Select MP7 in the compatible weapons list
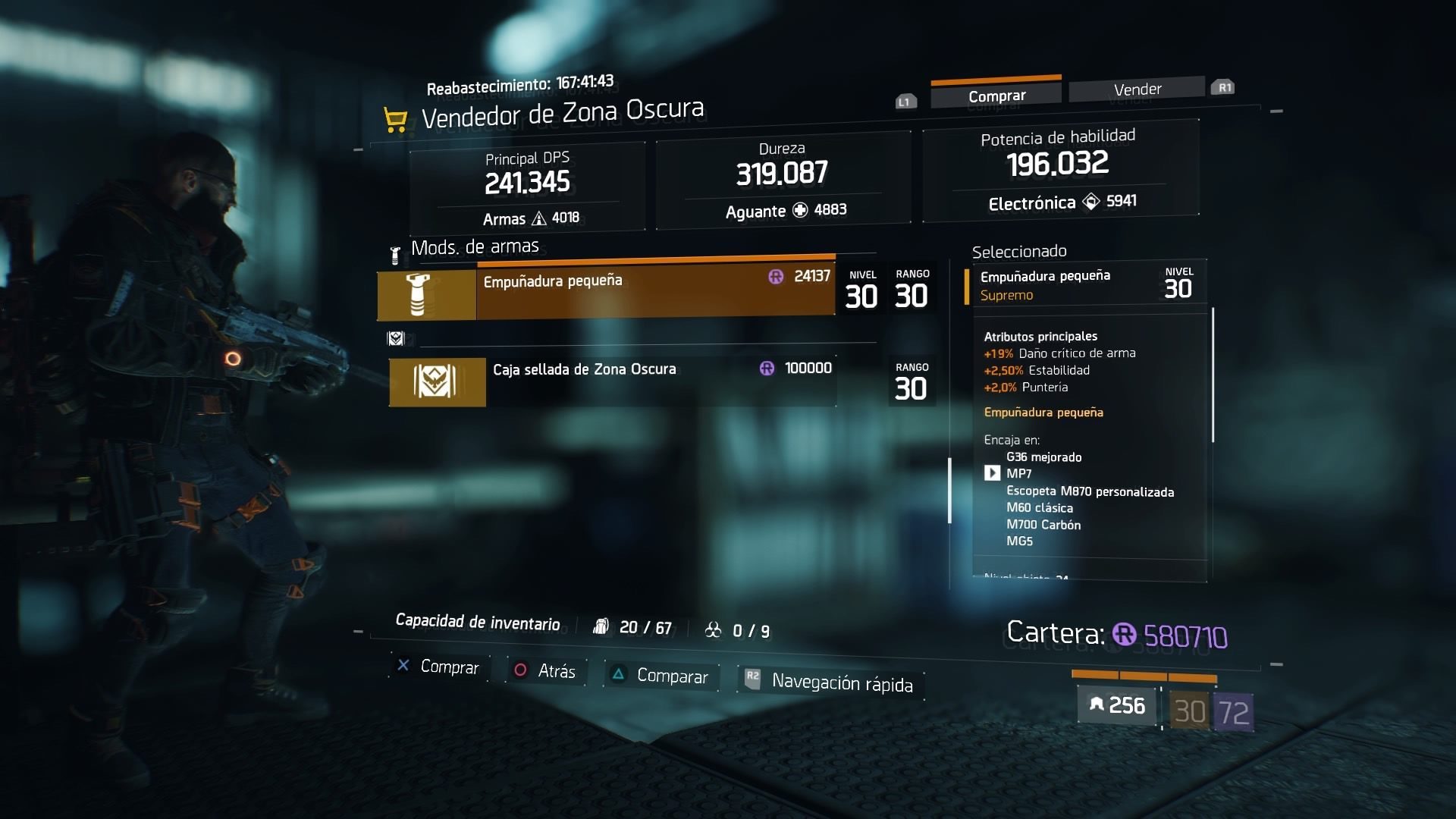The width and height of the screenshot is (1456, 819). pyautogui.click(x=1018, y=474)
